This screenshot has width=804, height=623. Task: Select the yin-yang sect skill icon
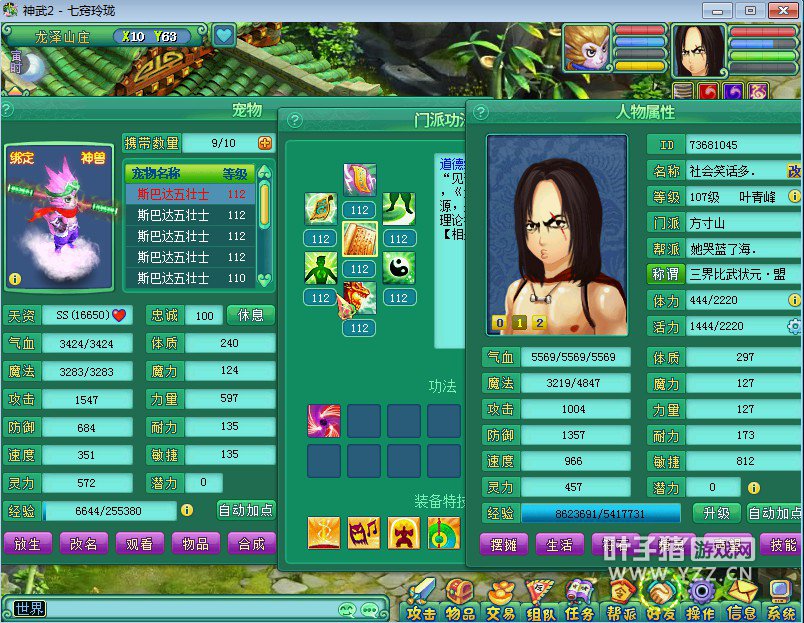[x=398, y=267]
